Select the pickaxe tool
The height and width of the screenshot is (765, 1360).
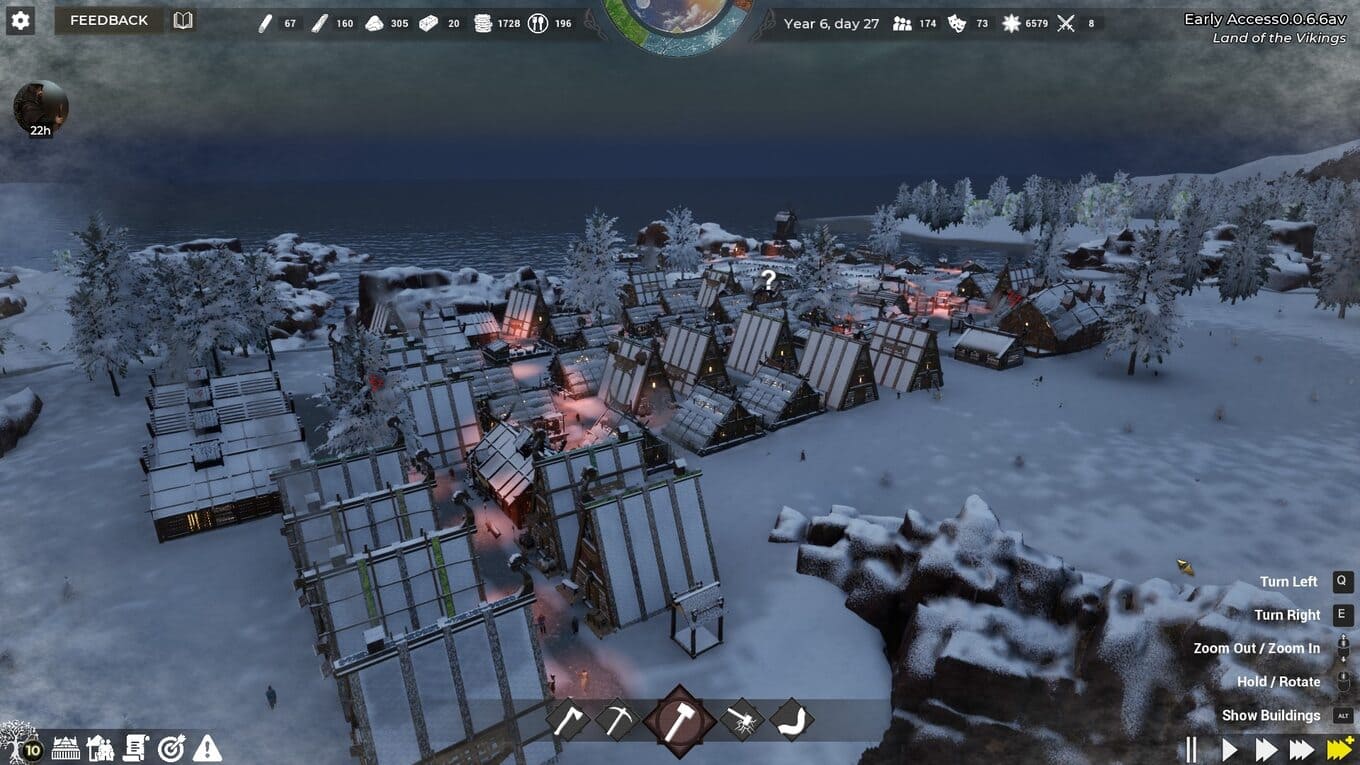[617, 720]
